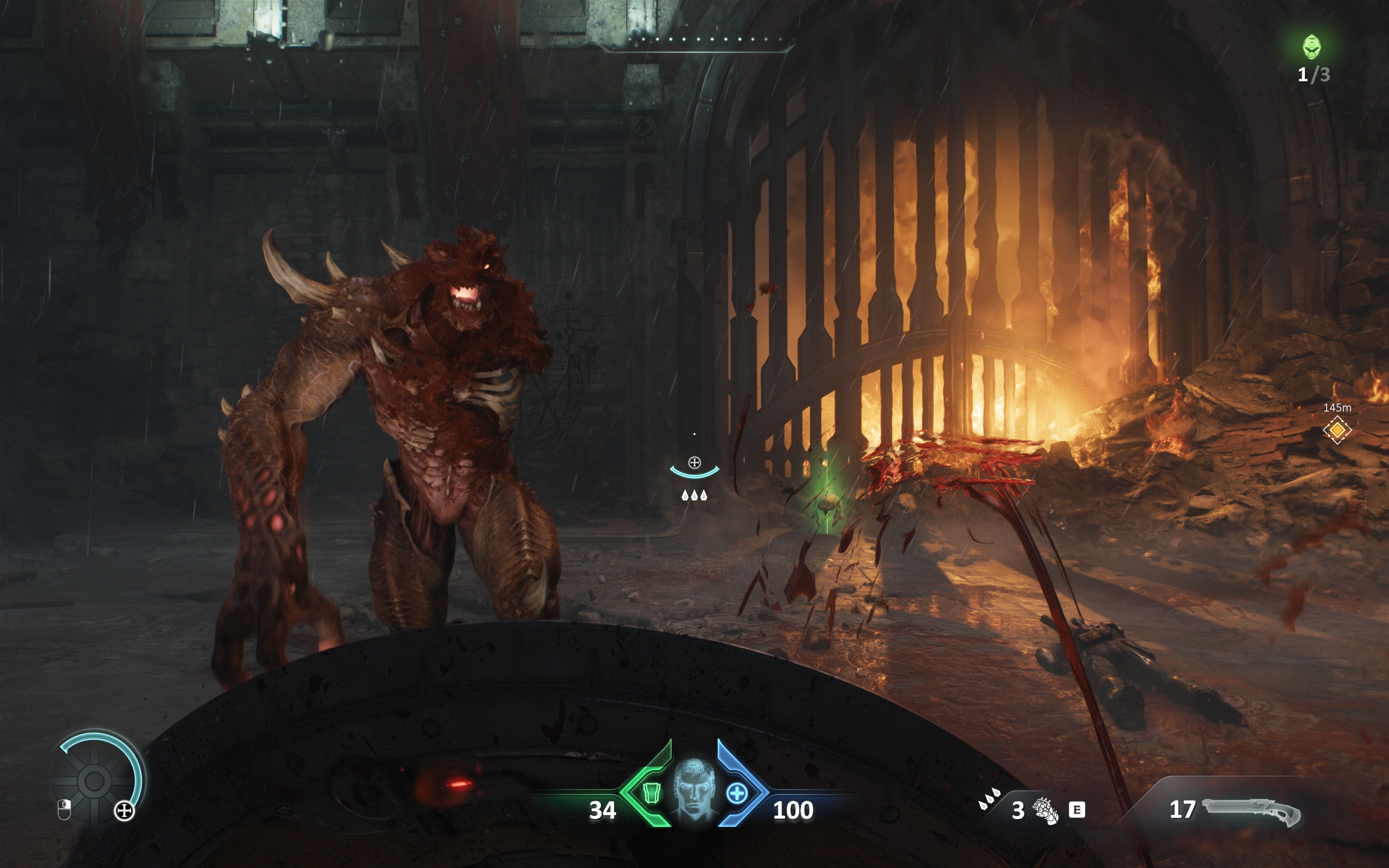Click the compass bar at the top
The height and width of the screenshot is (868, 1389).
[697, 41]
